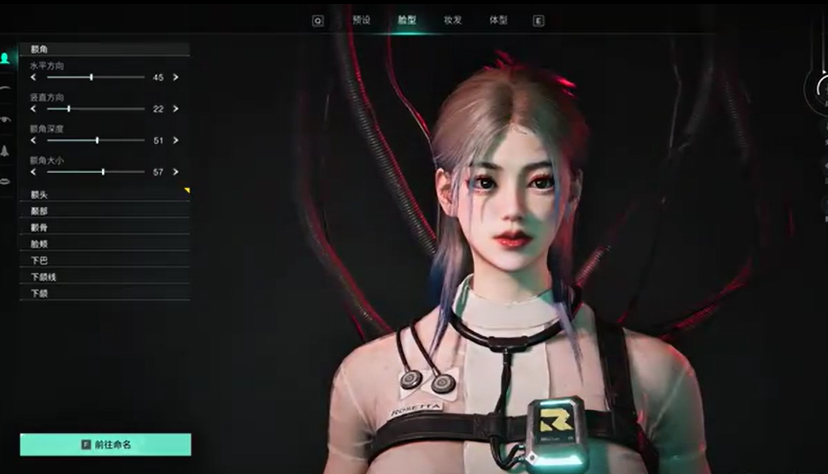The image size is (828, 474).
Task: Open the 下颌线 (jawline) section
Action: 104,276
